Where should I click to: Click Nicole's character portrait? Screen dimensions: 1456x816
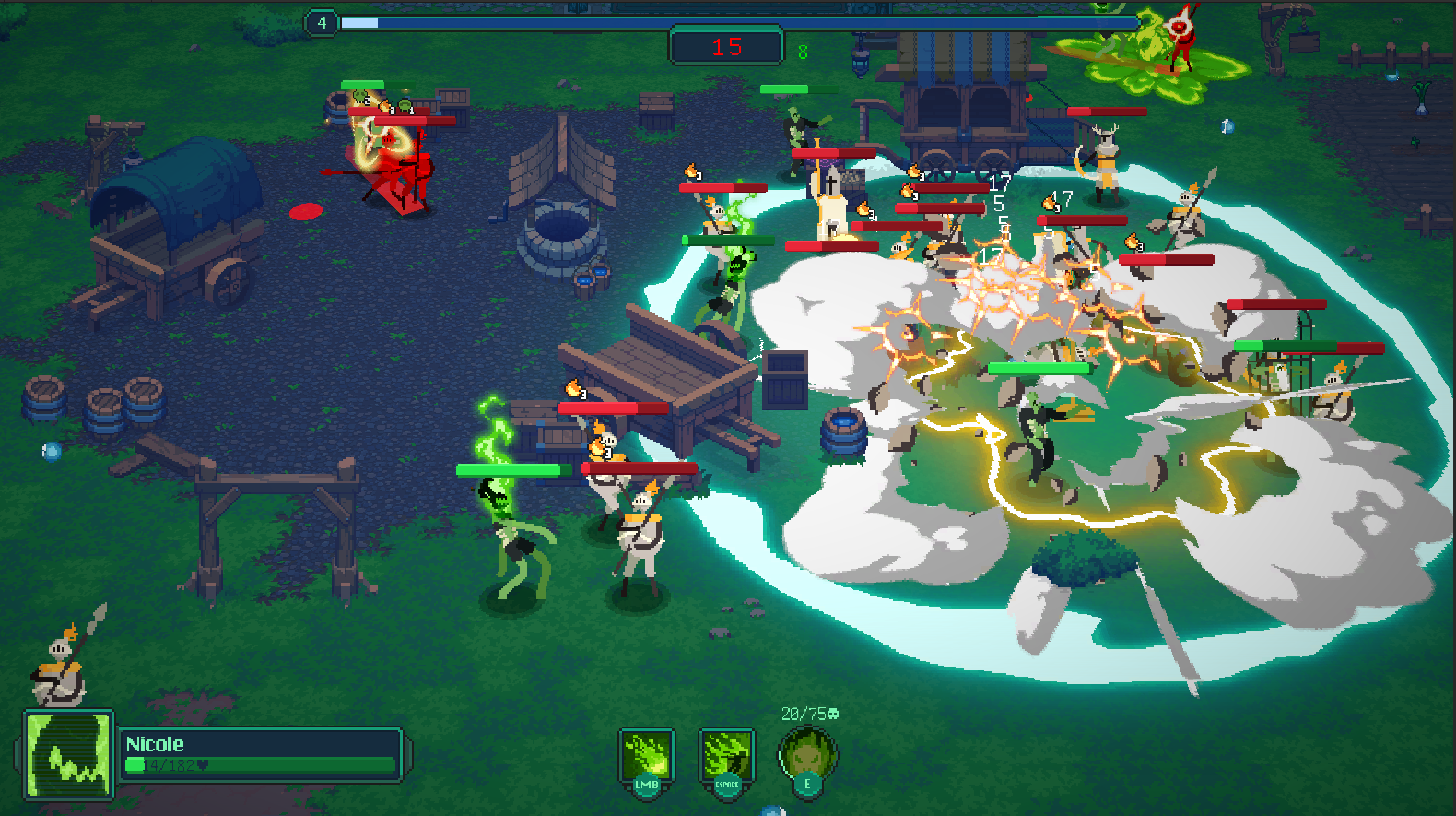pos(67,755)
